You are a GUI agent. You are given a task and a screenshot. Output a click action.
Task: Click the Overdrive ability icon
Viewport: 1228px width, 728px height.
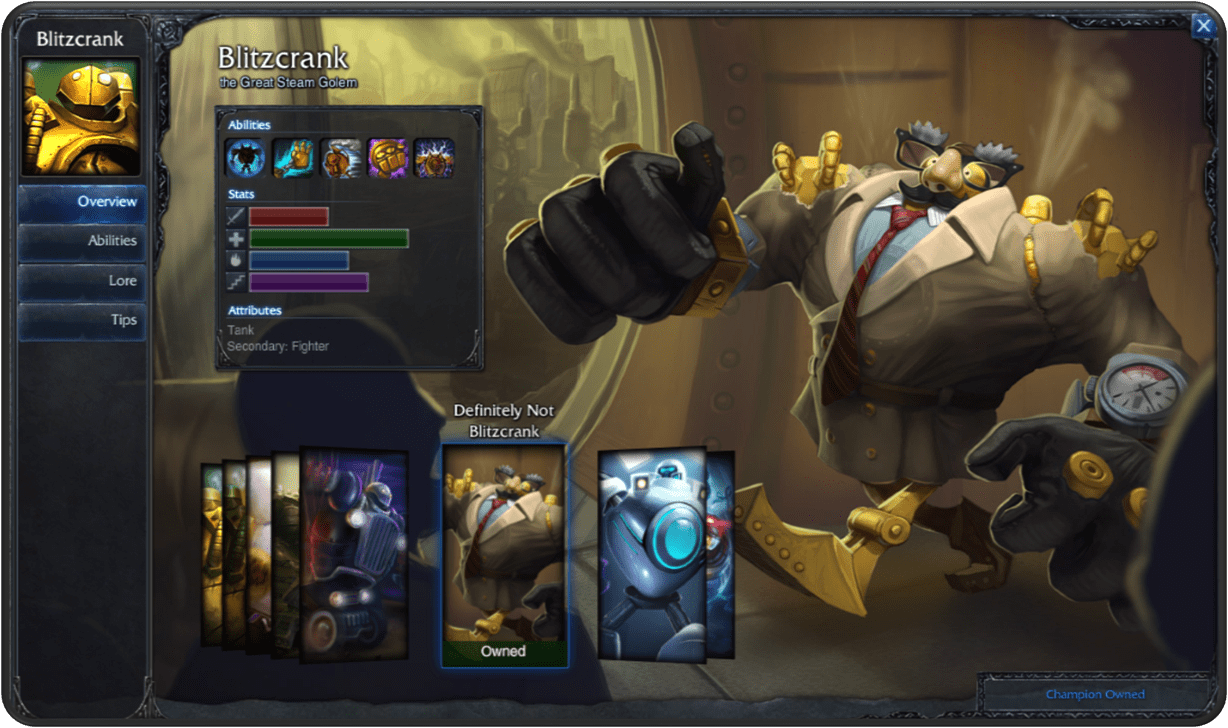coord(341,158)
